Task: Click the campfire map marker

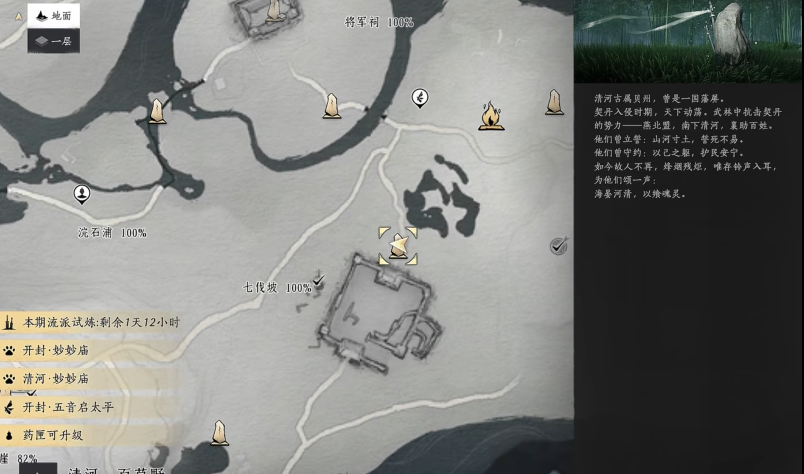Action: coord(490,116)
